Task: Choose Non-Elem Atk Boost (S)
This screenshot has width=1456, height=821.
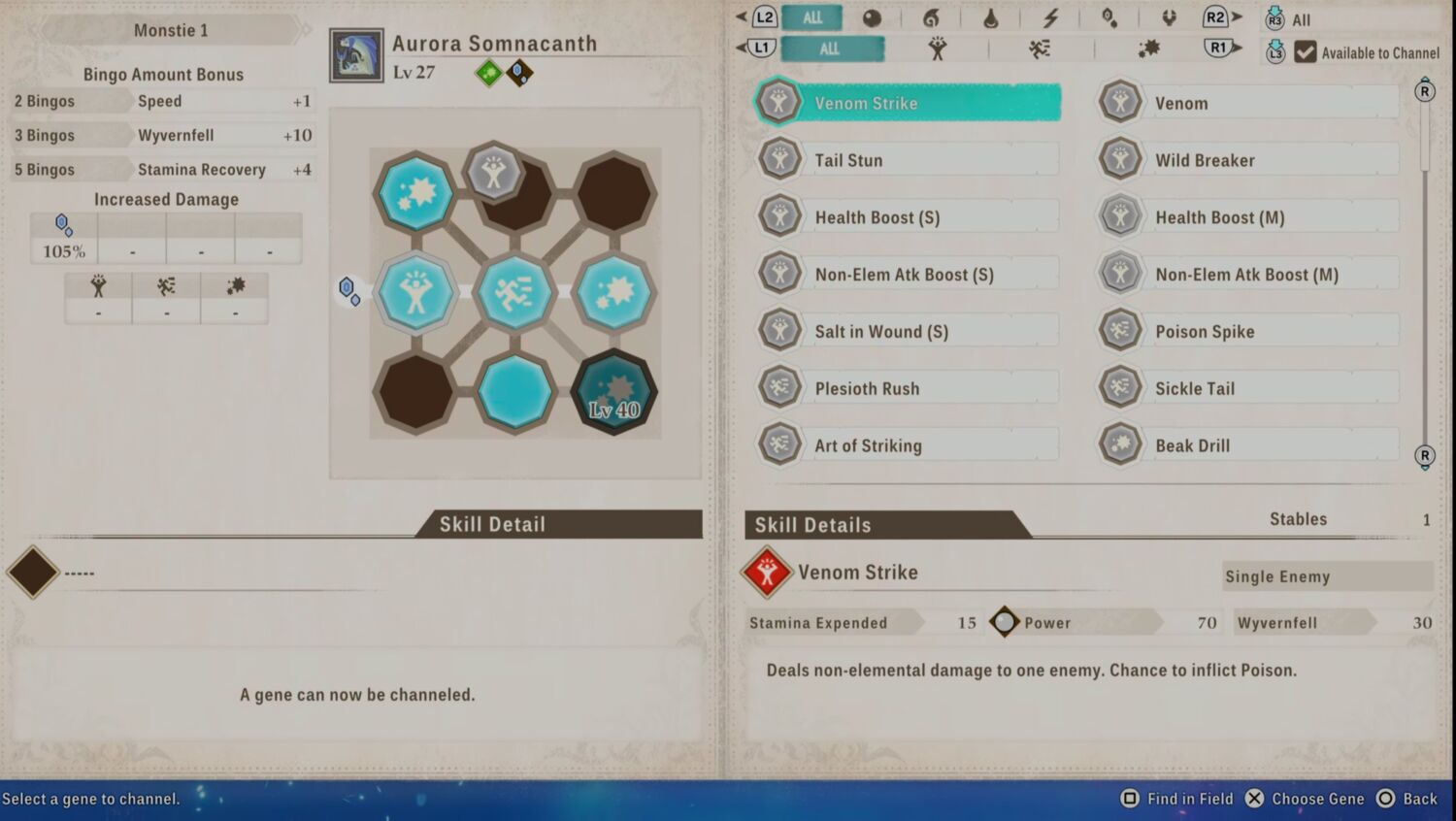Action: coord(908,275)
